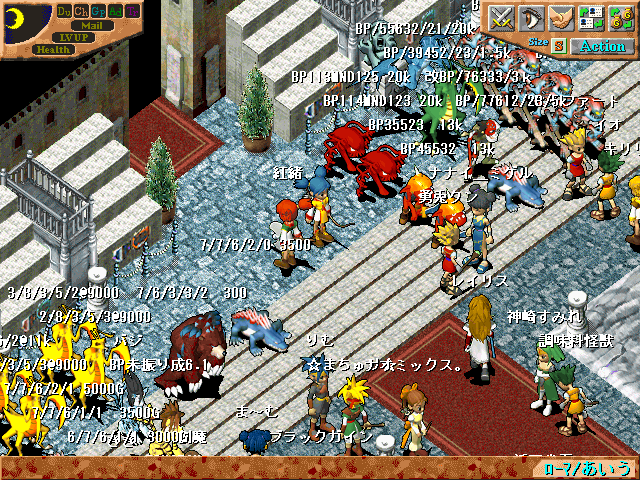Activate the crossed swords duel icon
The width and height of the screenshot is (640, 480).
click(500, 18)
